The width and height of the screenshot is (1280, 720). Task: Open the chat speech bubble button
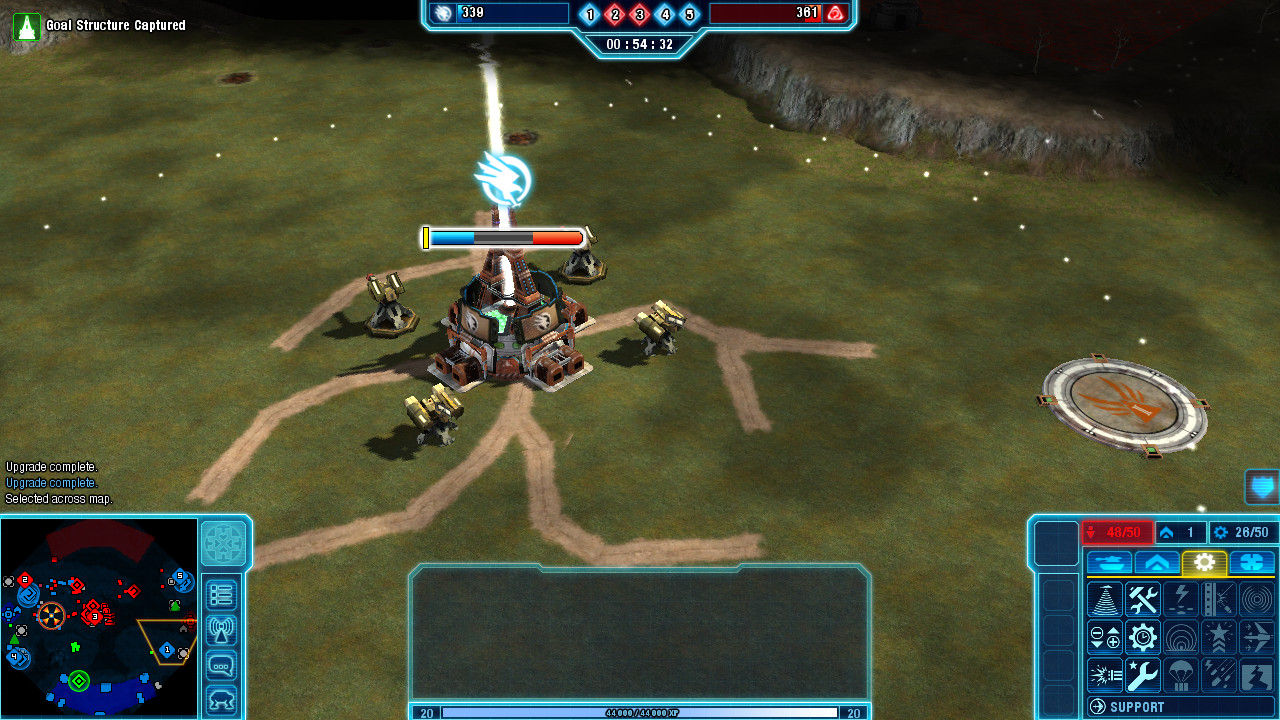pyautogui.click(x=221, y=665)
